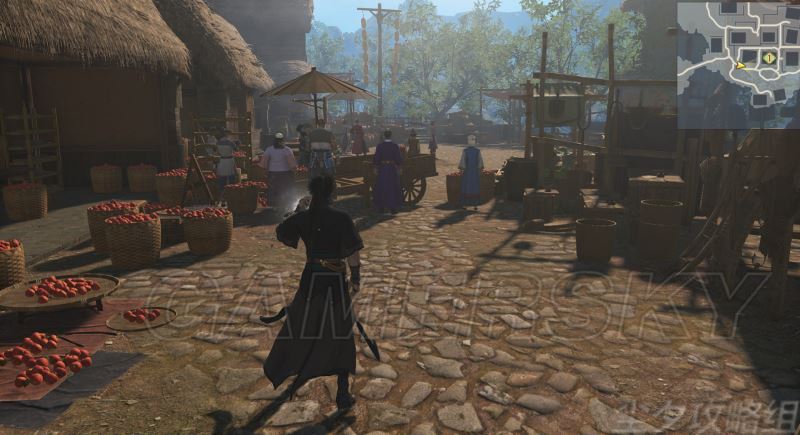
Task: Click the green diamond quest marker on minimap
Action: click(768, 58)
